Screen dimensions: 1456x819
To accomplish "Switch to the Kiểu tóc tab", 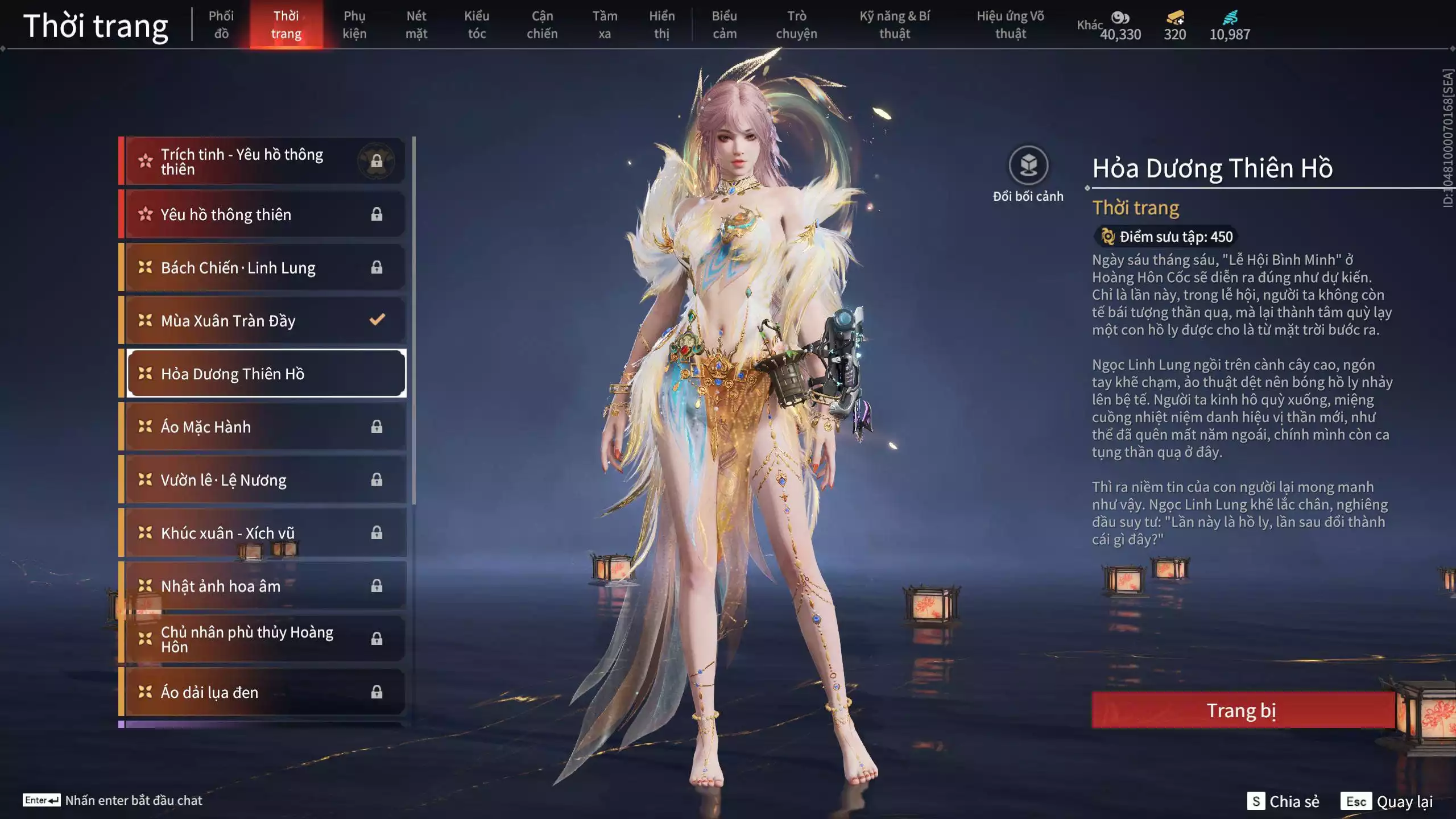I will pos(477,25).
